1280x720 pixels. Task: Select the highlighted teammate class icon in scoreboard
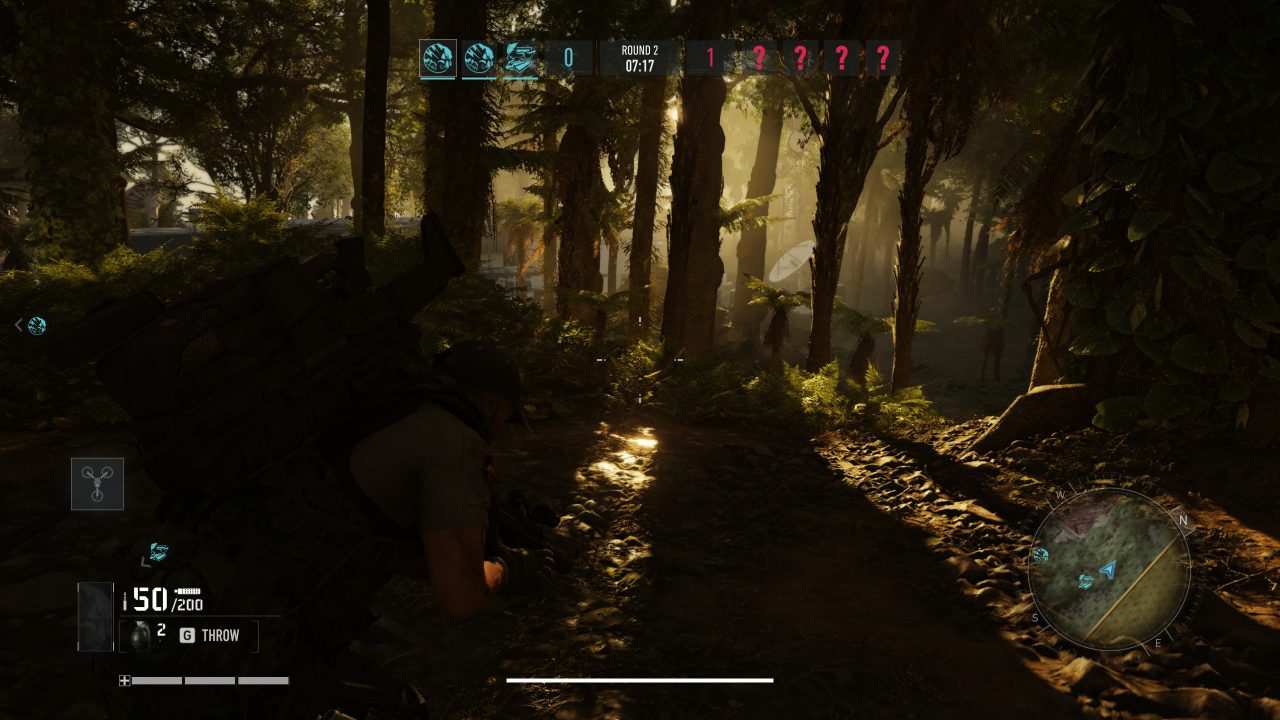438,58
